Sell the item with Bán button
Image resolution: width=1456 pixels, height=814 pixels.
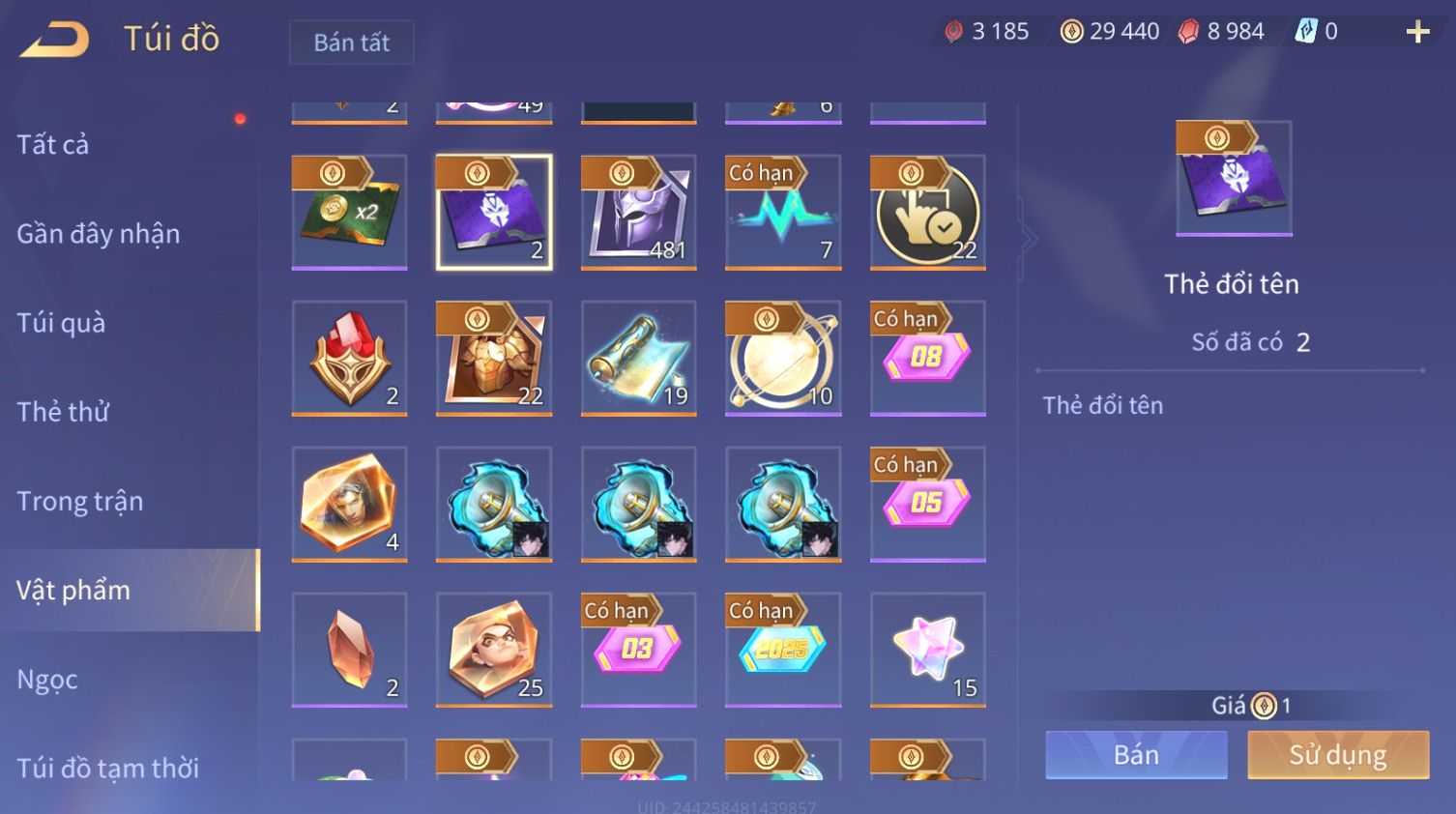point(1136,755)
